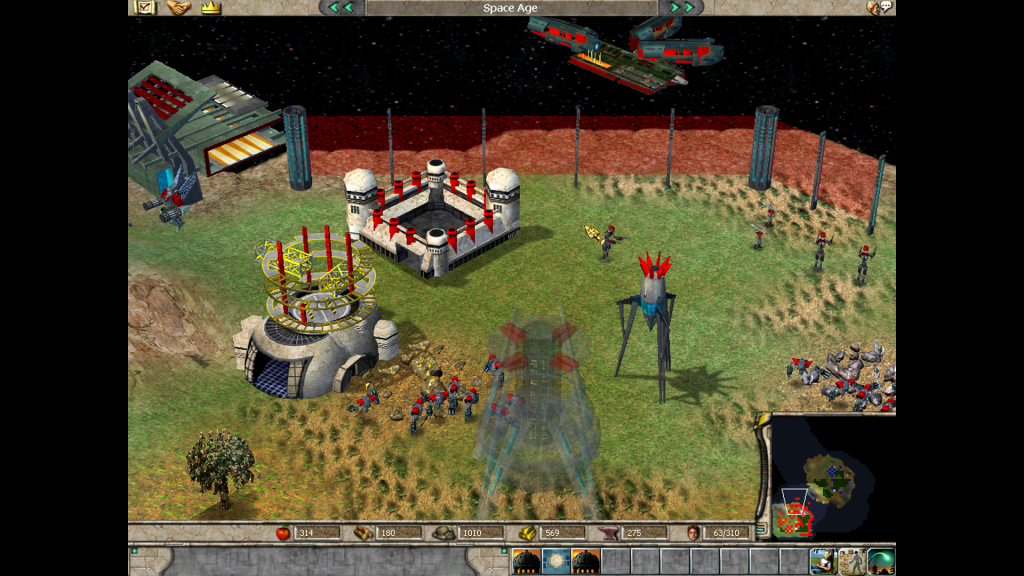
Task: Click the gold crown icon
Action: (210, 7)
